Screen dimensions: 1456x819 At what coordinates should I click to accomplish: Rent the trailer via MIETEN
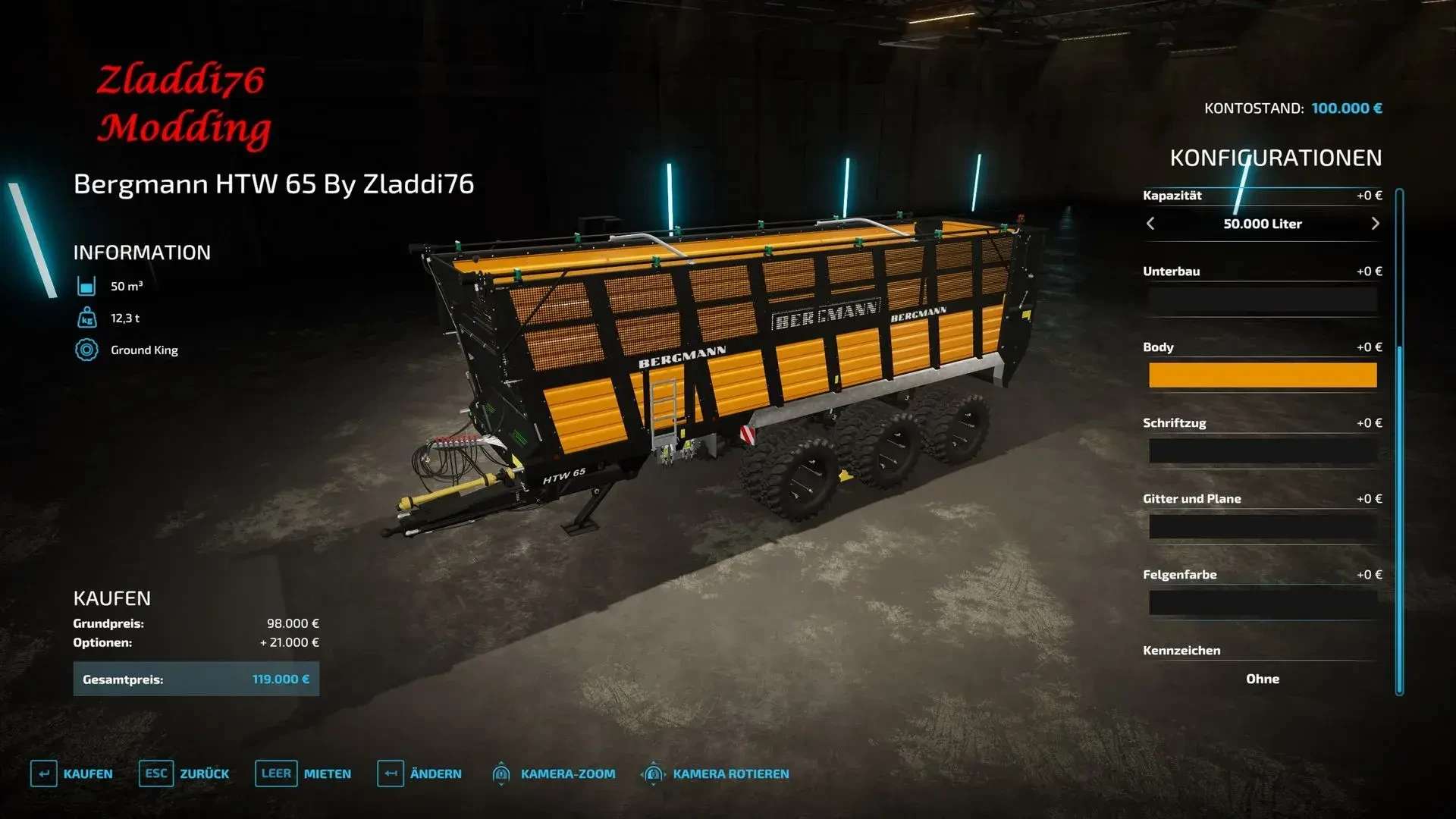pyautogui.click(x=303, y=773)
